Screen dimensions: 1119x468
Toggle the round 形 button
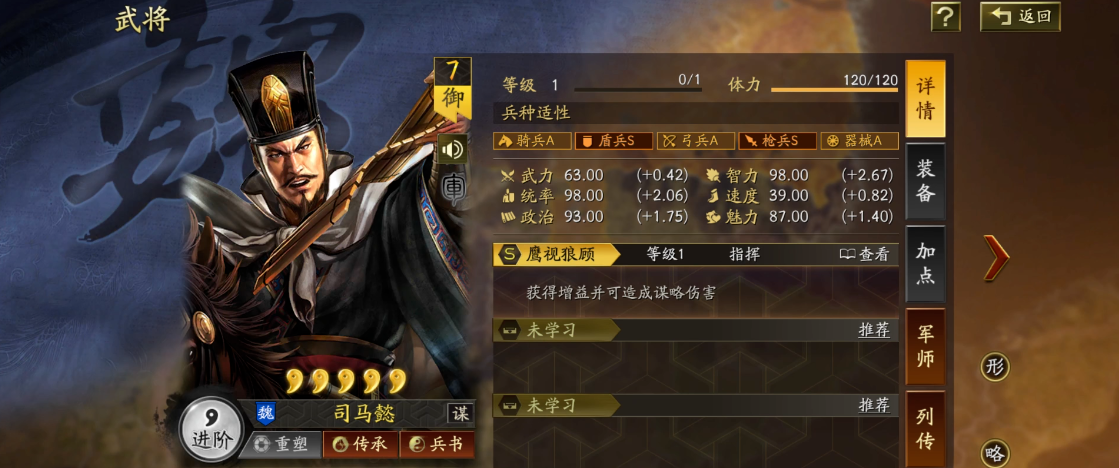[994, 366]
